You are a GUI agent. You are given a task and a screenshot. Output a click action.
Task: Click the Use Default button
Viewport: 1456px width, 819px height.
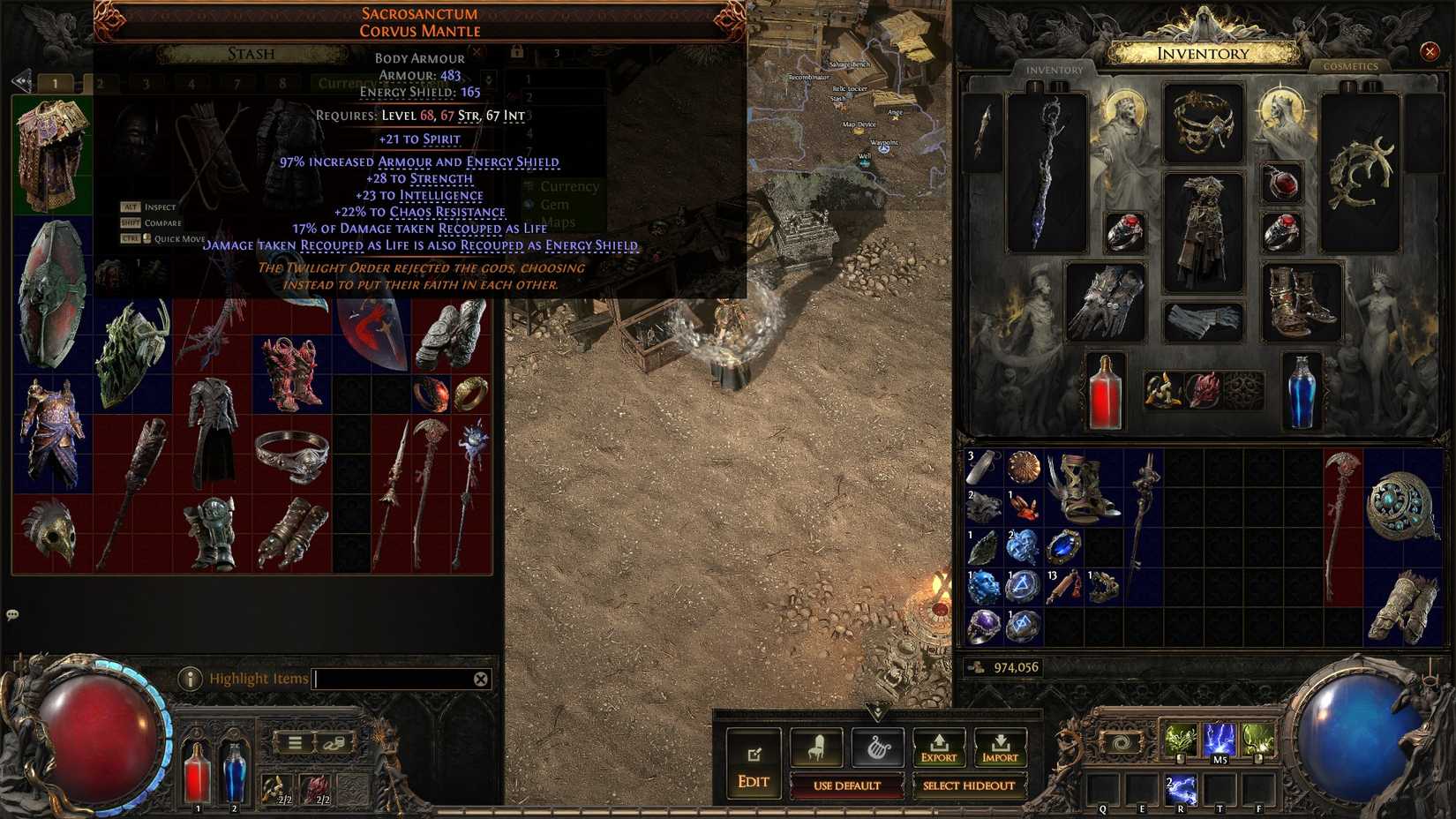[849, 786]
